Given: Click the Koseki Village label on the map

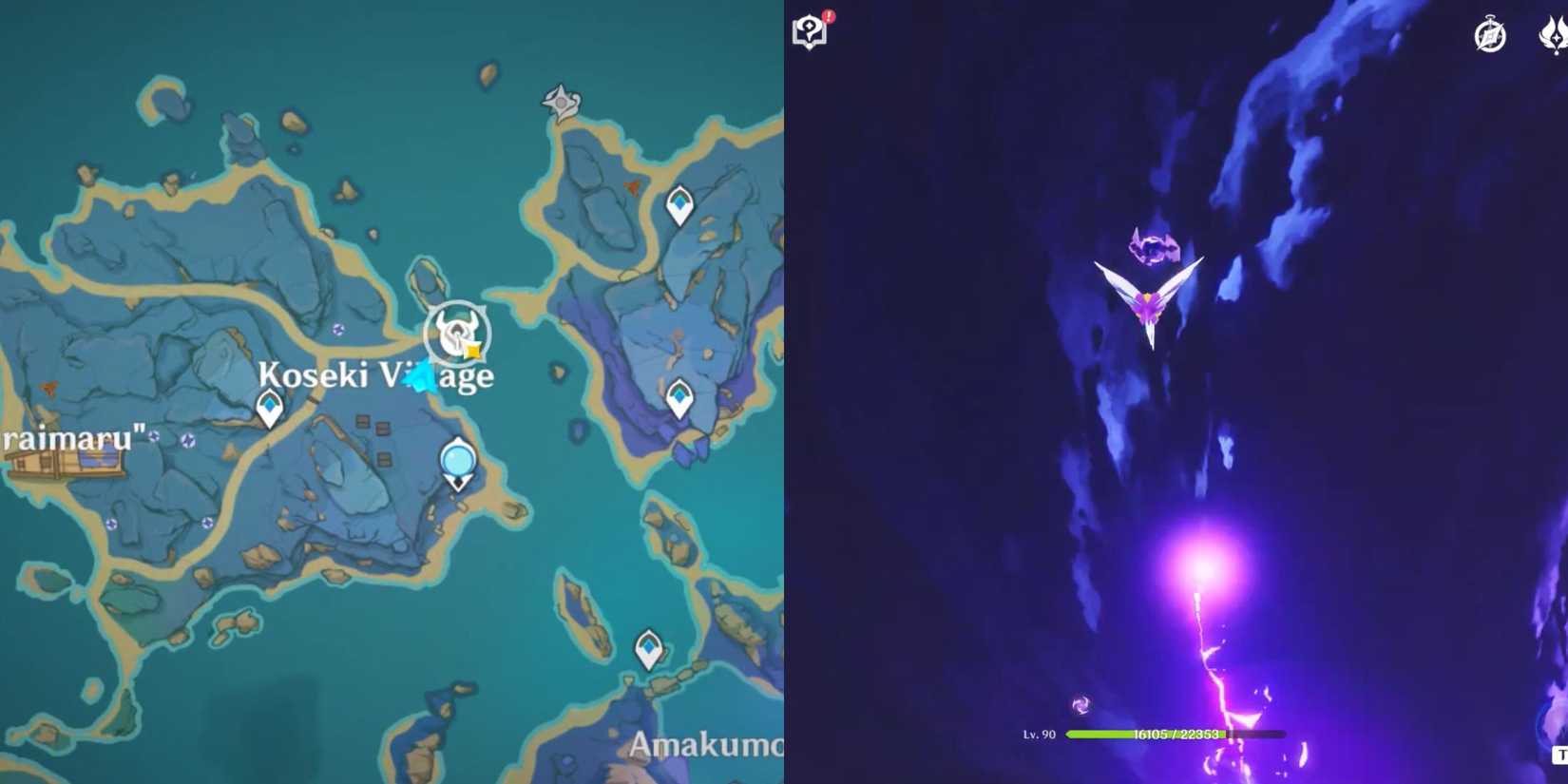Looking at the screenshot, I should (x=376, y=375).
